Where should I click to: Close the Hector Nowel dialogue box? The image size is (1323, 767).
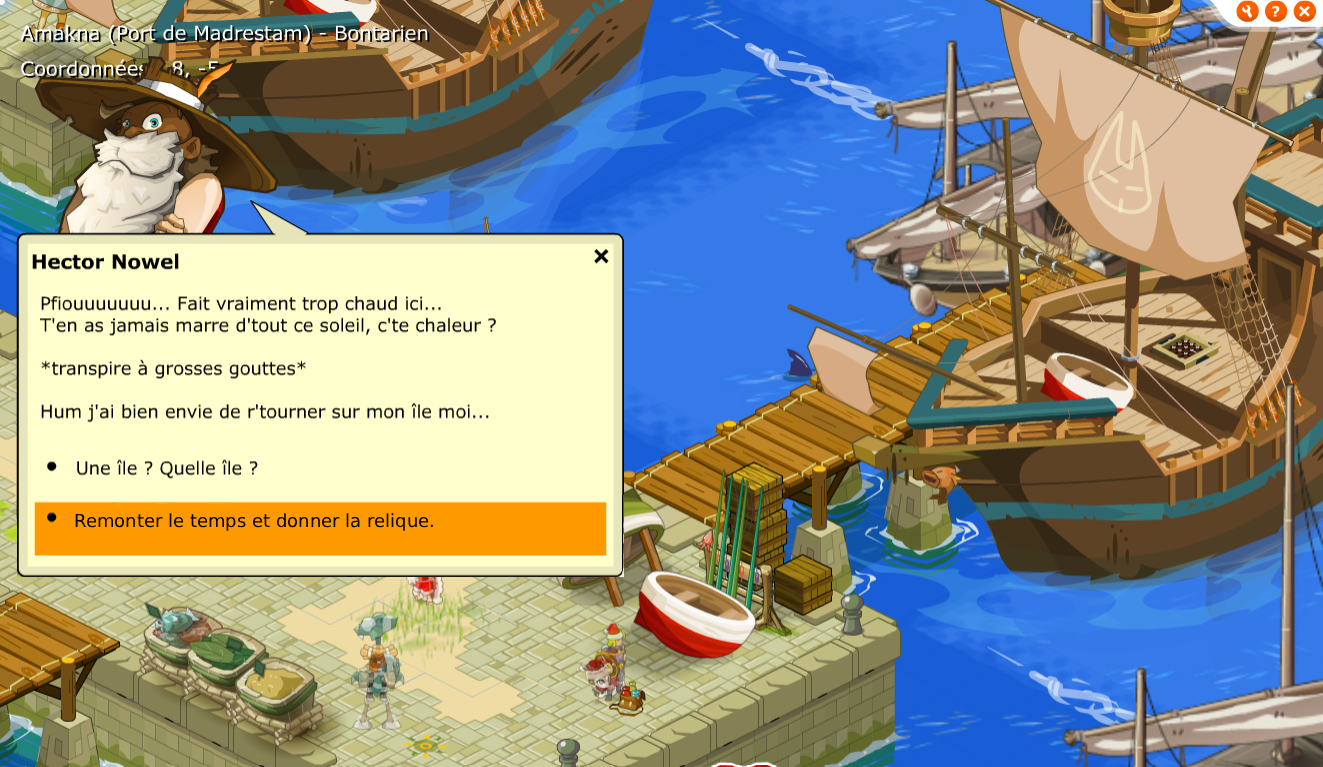pos(601,257)
